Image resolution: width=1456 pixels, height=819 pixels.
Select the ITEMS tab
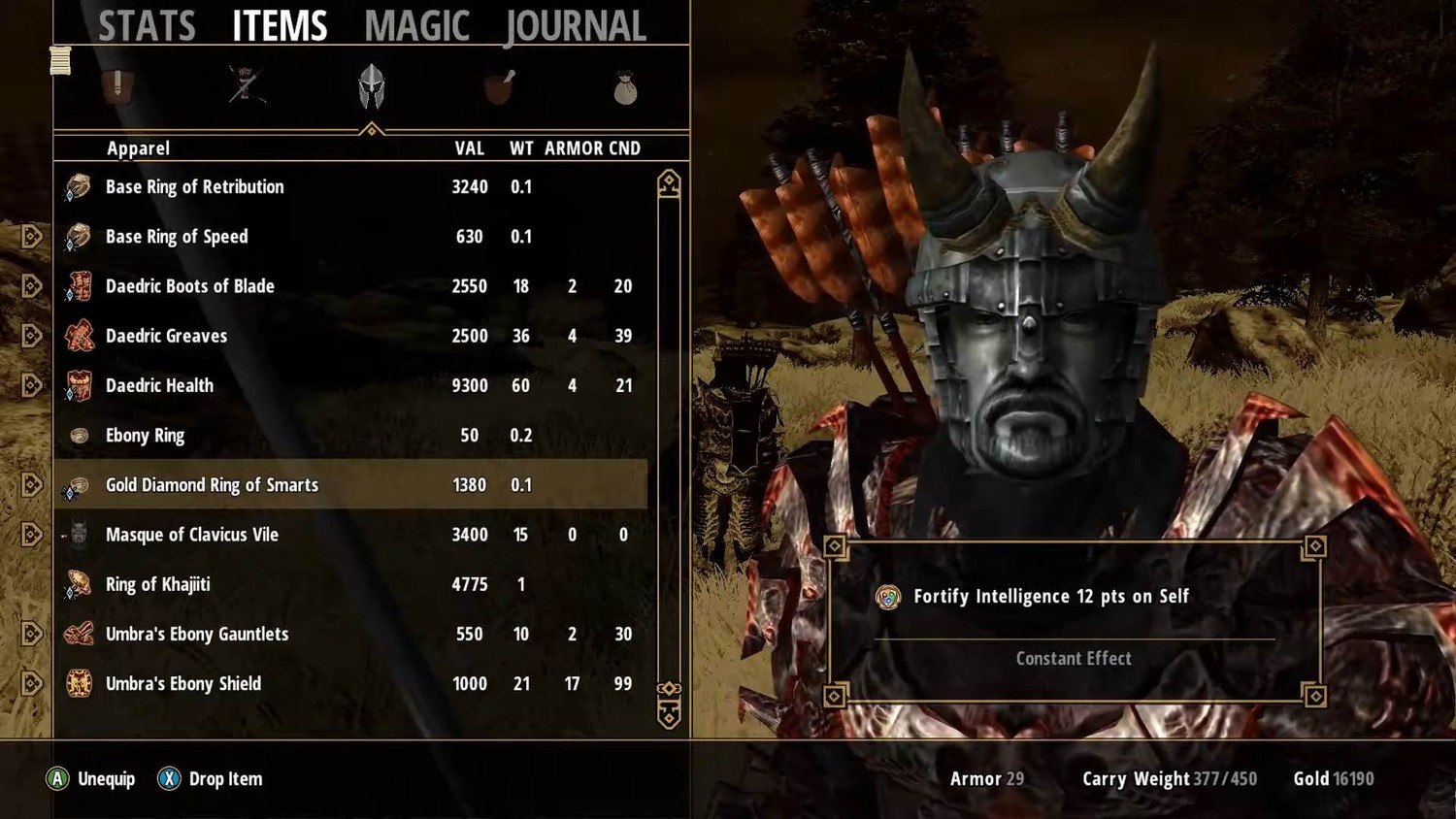click(x=280, y=26)
